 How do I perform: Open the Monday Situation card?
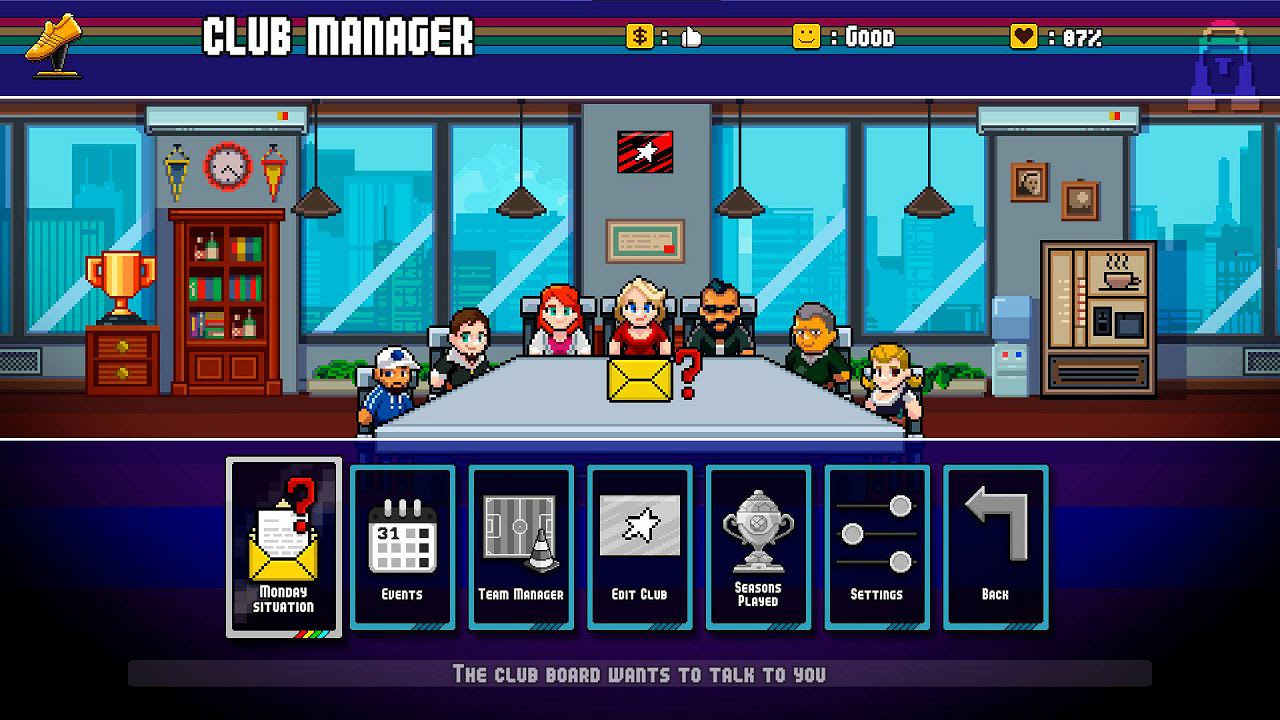click(x=283, y=545)
